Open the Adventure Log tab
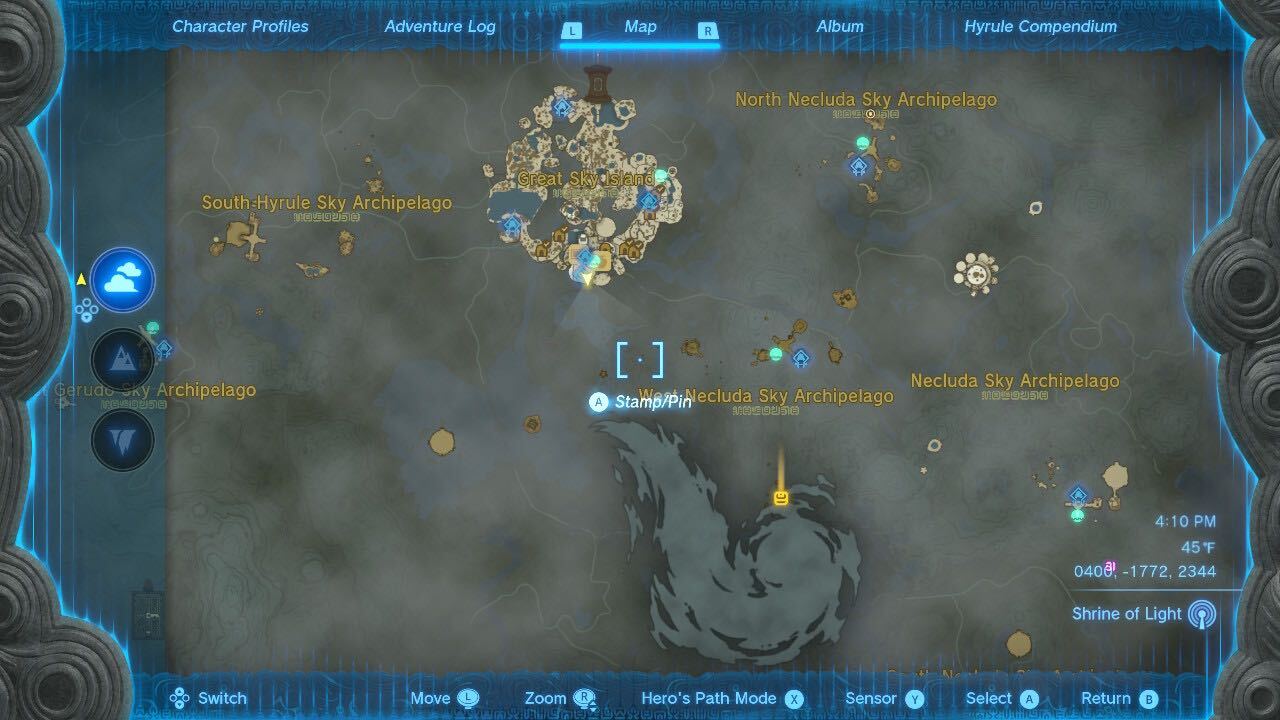 [439, 27]
